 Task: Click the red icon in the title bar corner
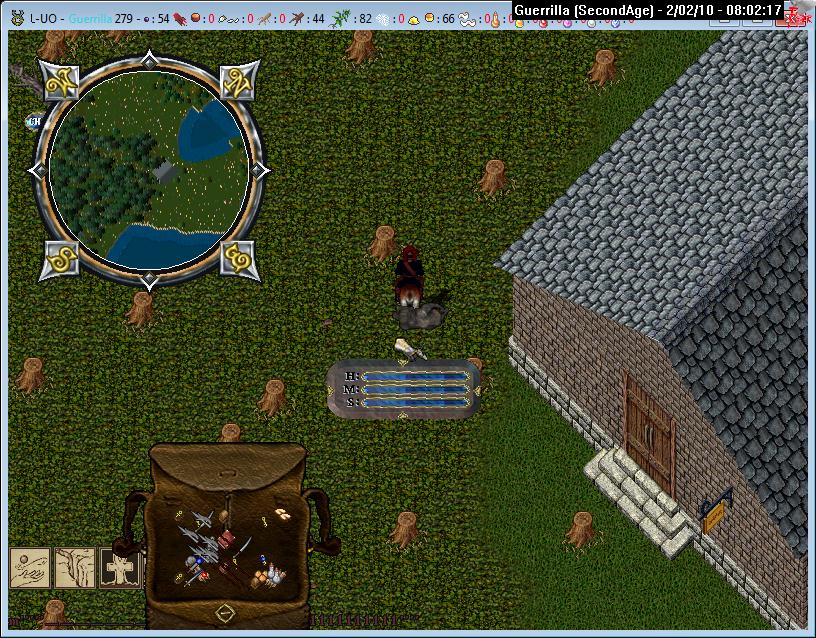coord(797,17)
